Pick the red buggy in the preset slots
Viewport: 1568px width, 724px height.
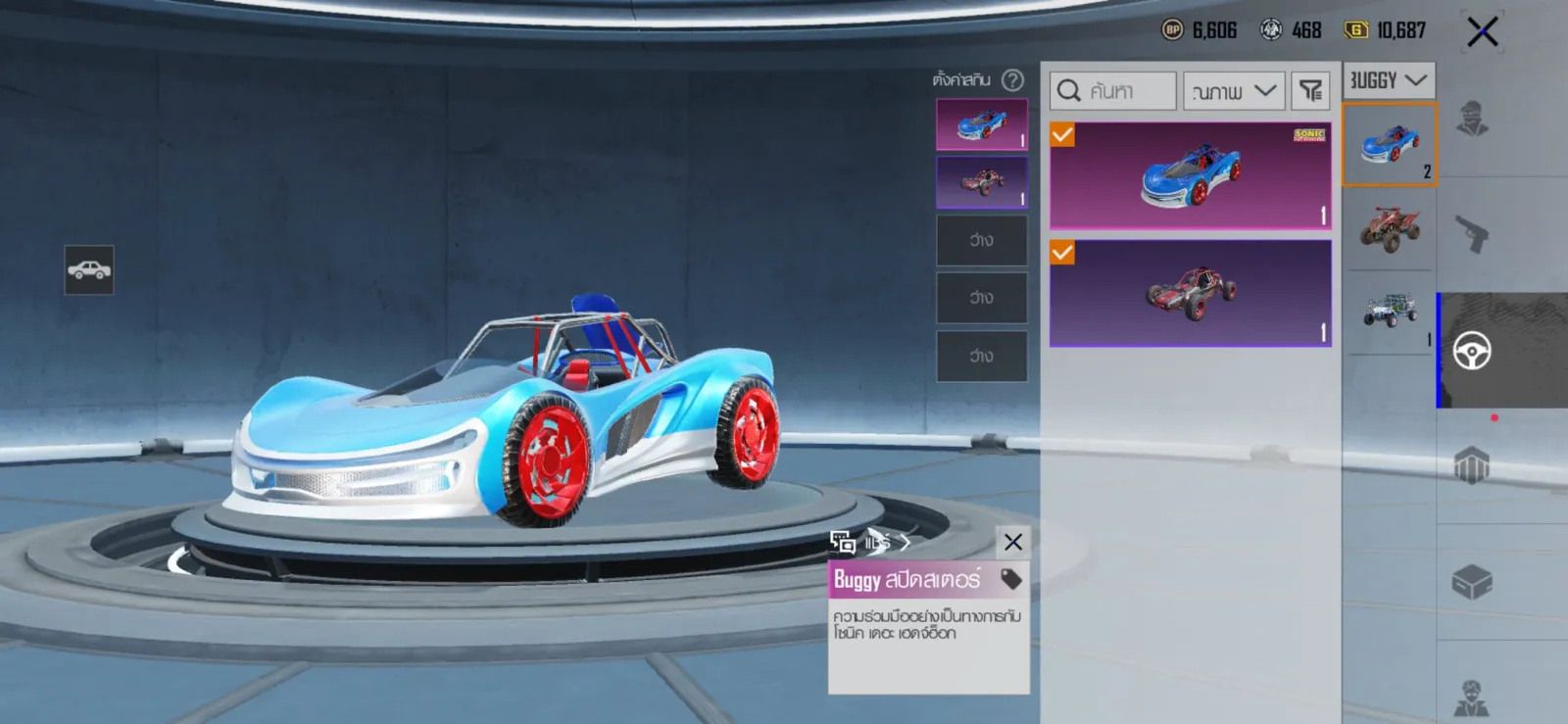pyautogui.click(x=981, y=182)
